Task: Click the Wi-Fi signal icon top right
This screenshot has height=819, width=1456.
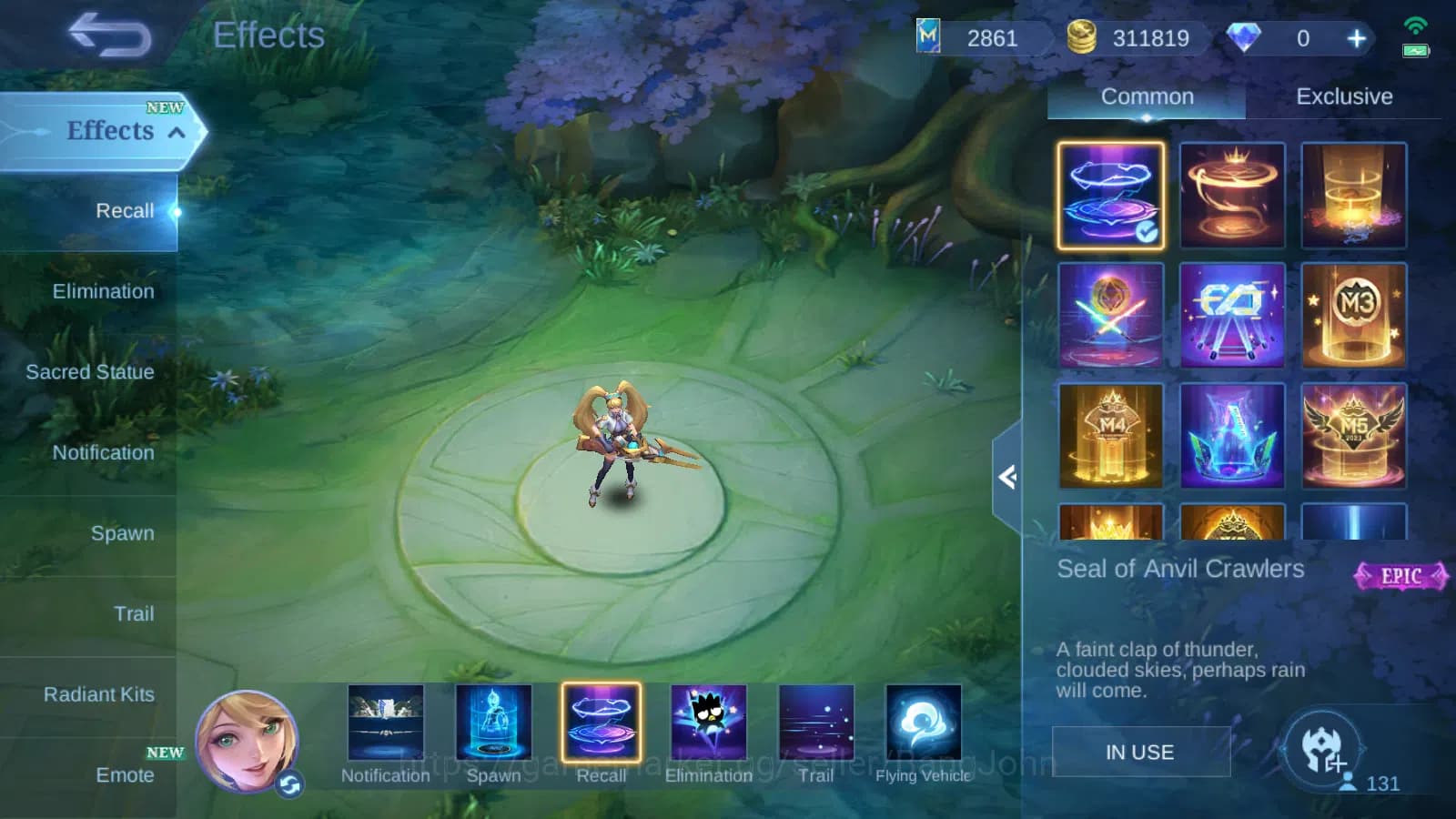Action: tap(1414, 27)
